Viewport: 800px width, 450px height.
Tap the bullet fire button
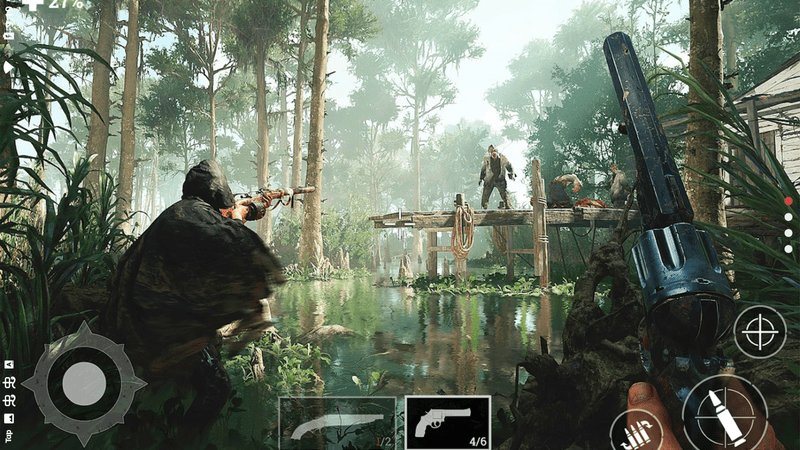point(724,413)
